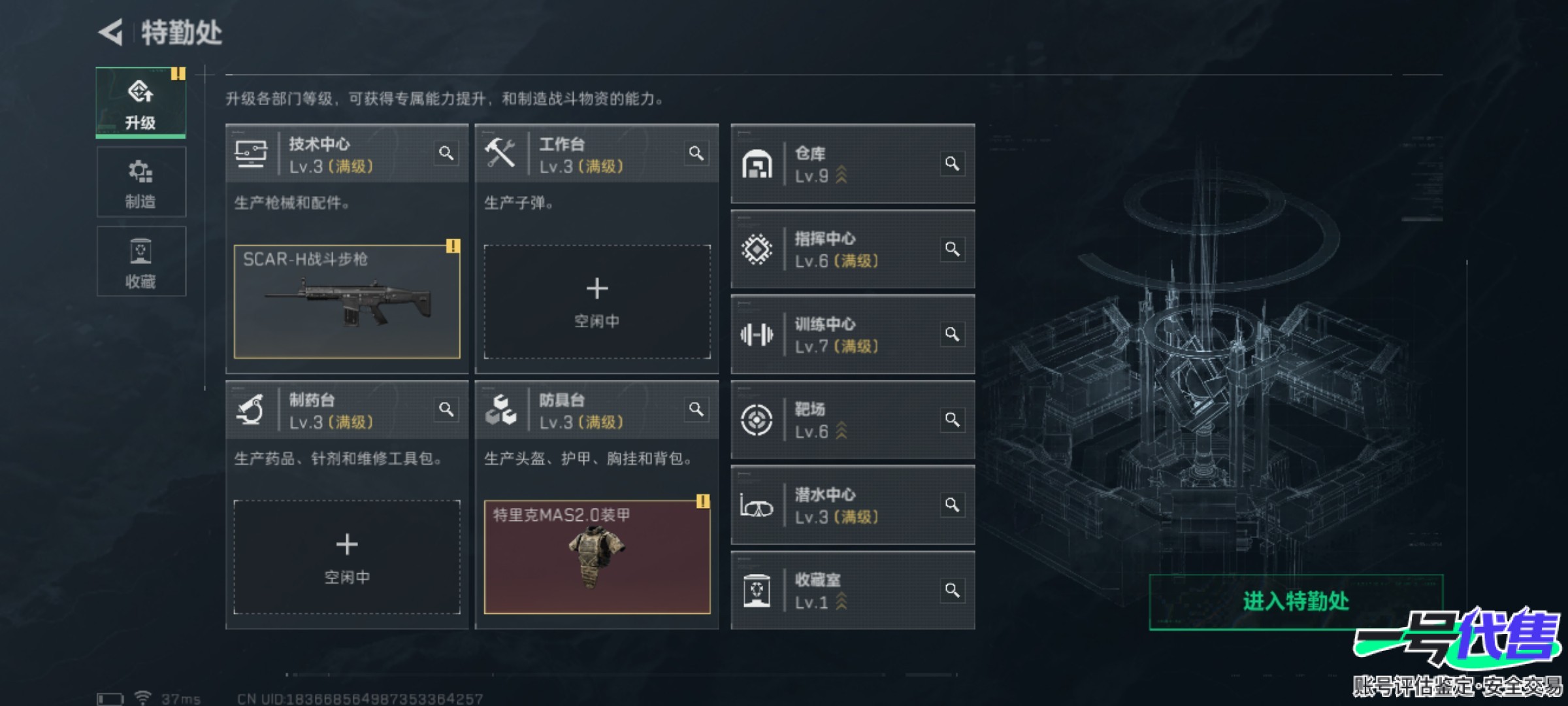Click the green 进入特勤处 button

point(1296,601)
